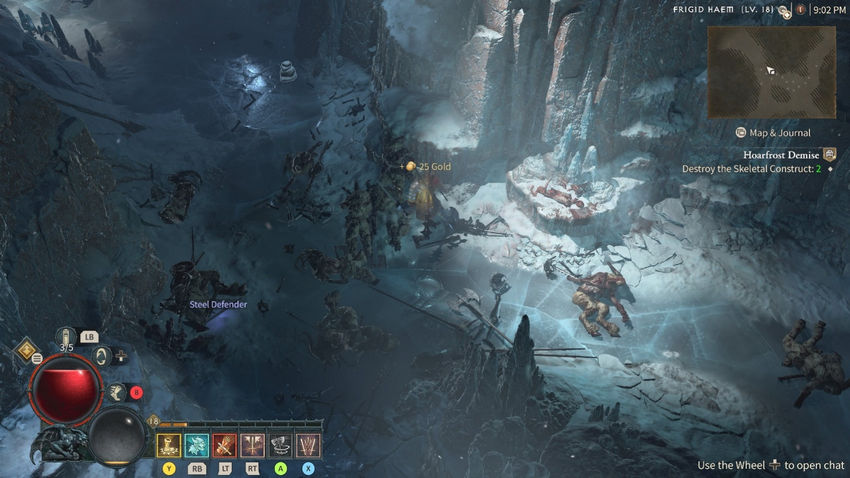850x478 pixels.
Task: Activate the red-bordered third skill slot
Action: point(225,445)
